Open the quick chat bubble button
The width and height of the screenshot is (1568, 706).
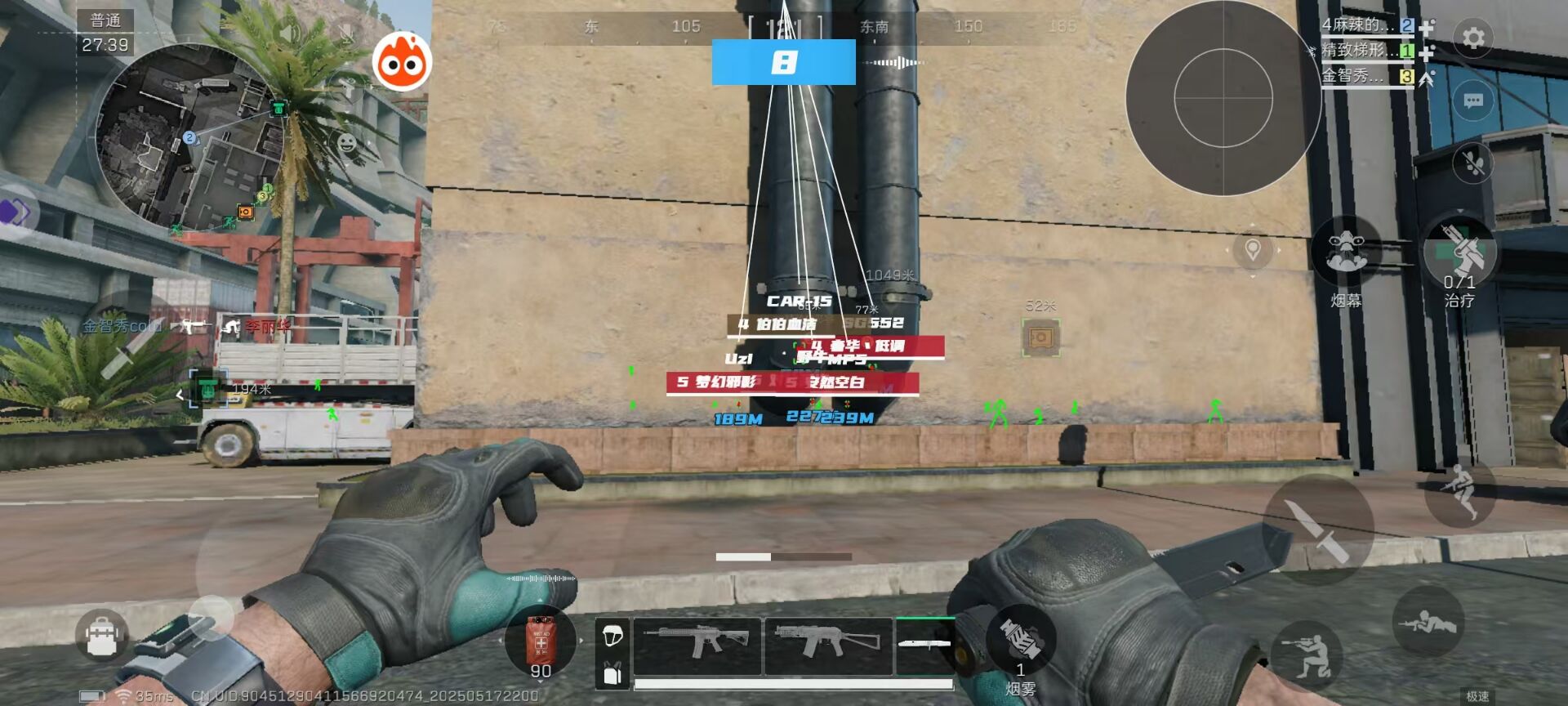(x=1473, y=101)
